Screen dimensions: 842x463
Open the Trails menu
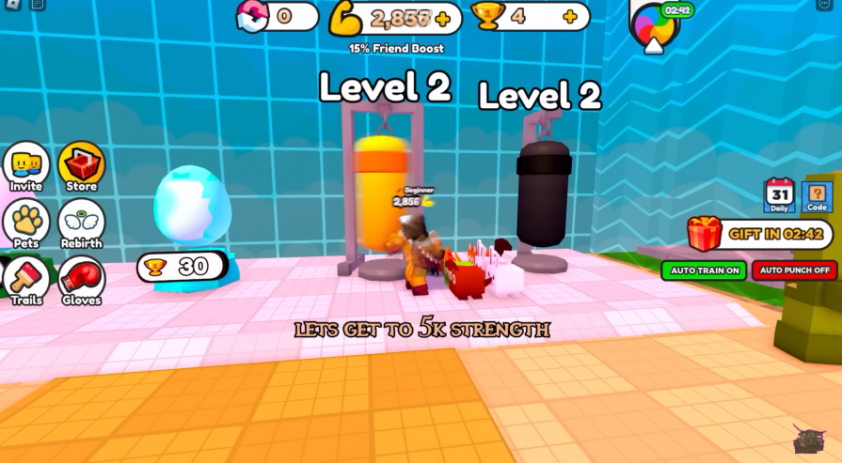24,279
